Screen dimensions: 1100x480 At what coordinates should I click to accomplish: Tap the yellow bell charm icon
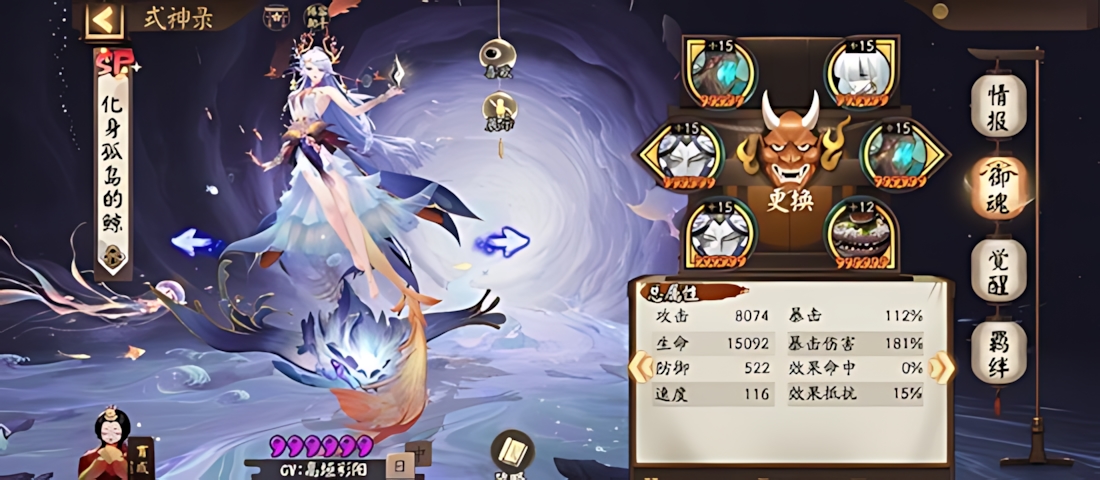[499, 109]
